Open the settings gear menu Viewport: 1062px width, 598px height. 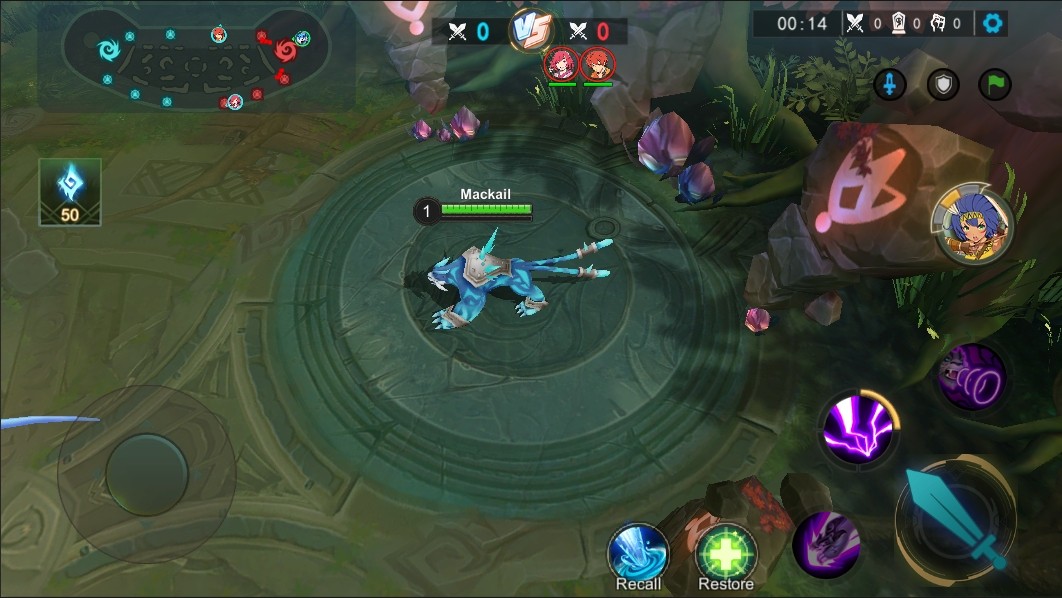(992, 23)
